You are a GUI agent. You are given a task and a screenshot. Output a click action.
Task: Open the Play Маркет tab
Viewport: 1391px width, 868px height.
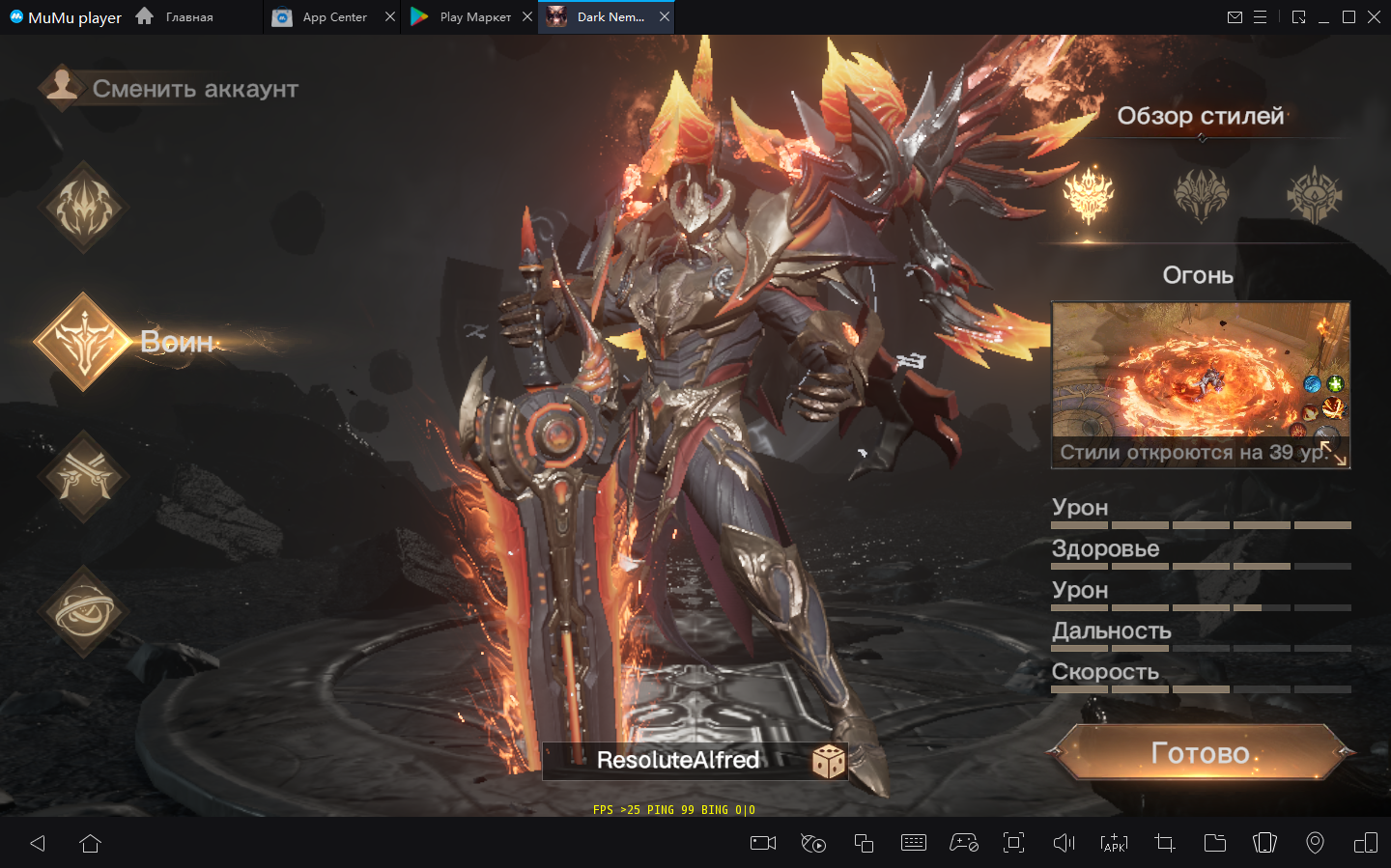click(464, 17)
